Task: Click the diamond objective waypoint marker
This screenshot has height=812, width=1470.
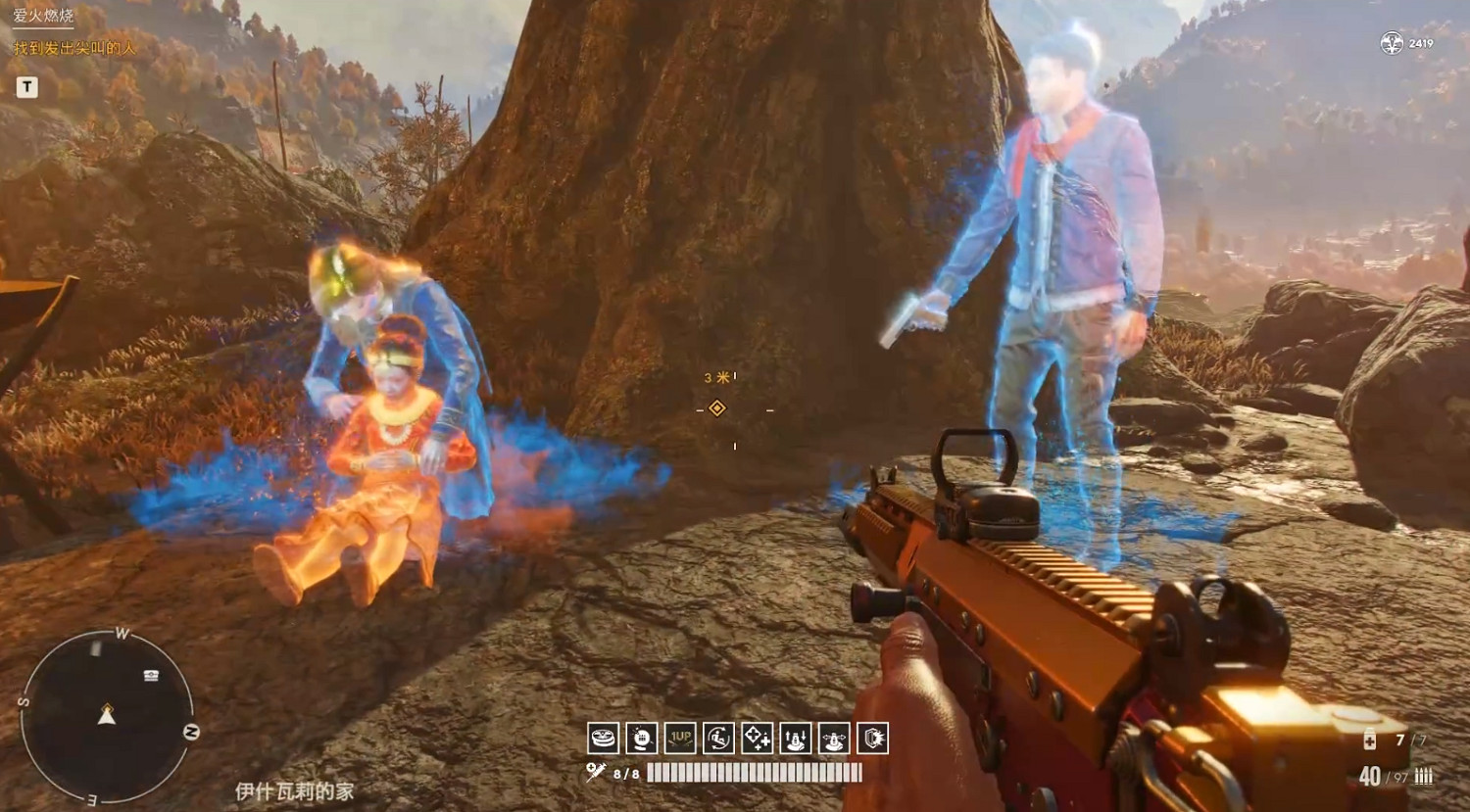Action: [x=717, y=408]
